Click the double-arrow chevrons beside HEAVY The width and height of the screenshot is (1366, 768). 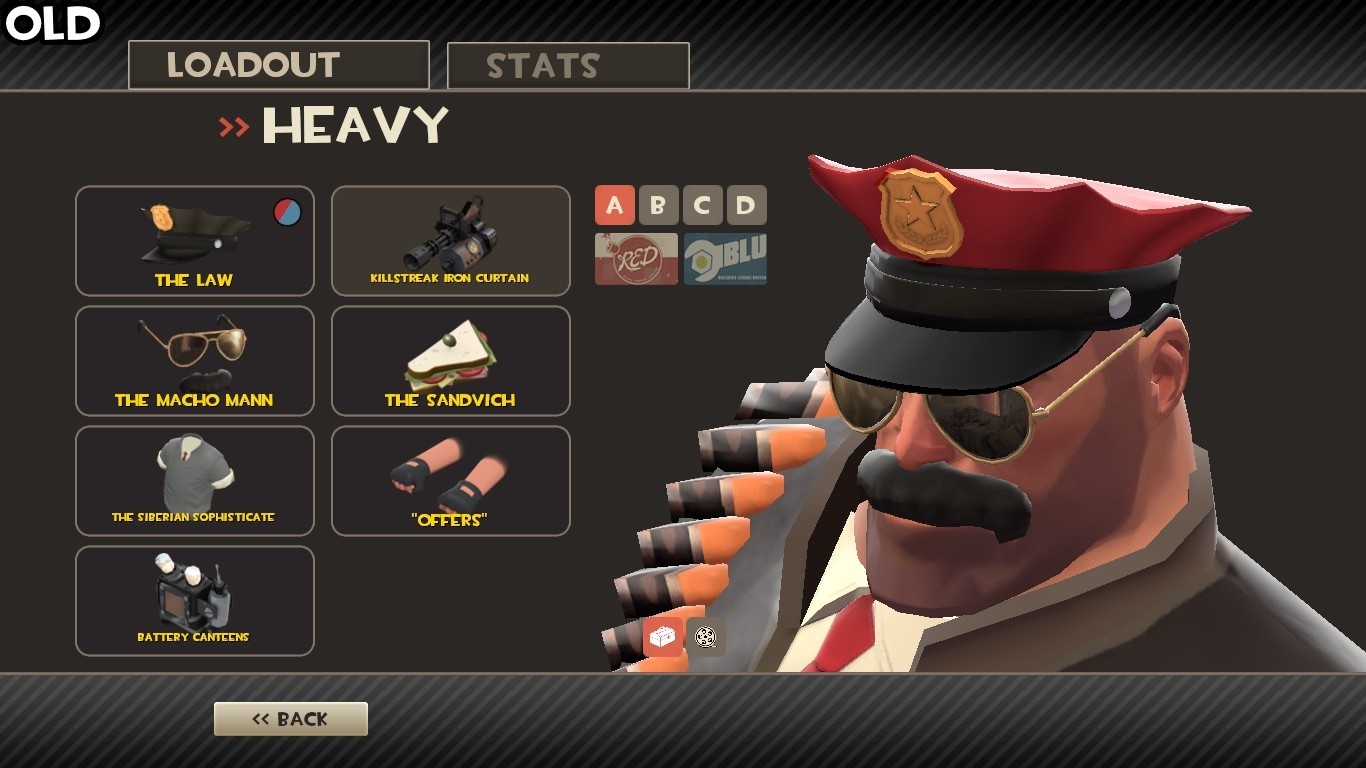coord(235,126)
